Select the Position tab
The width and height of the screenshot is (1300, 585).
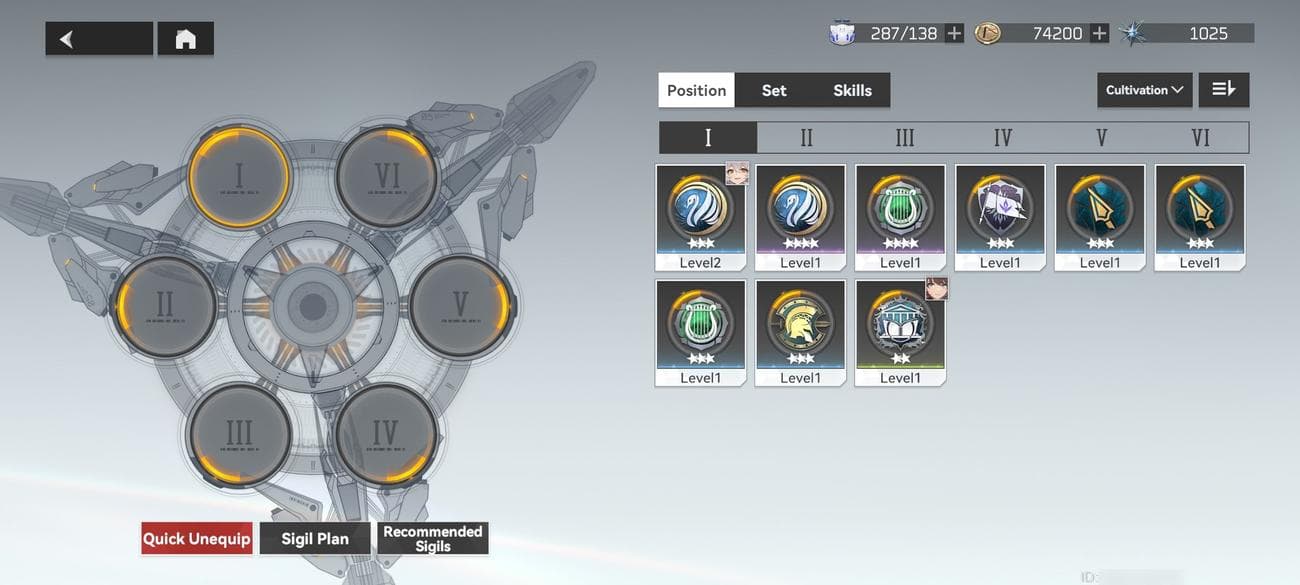click(x=696, y=90)
